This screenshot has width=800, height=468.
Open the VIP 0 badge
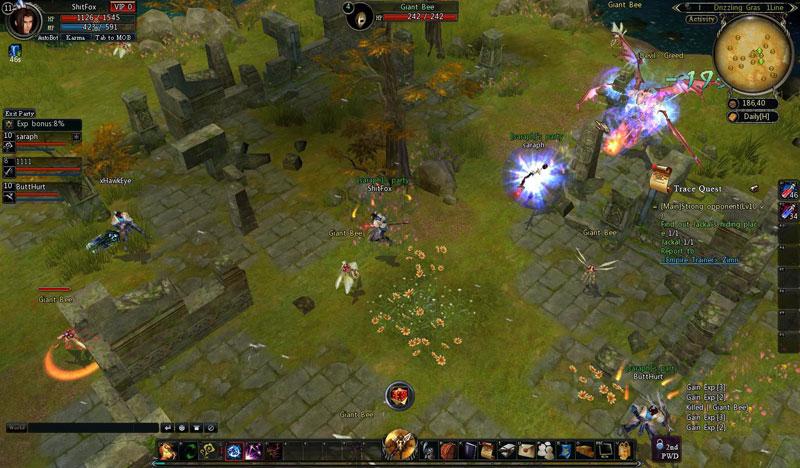click(x=122, y=6)
